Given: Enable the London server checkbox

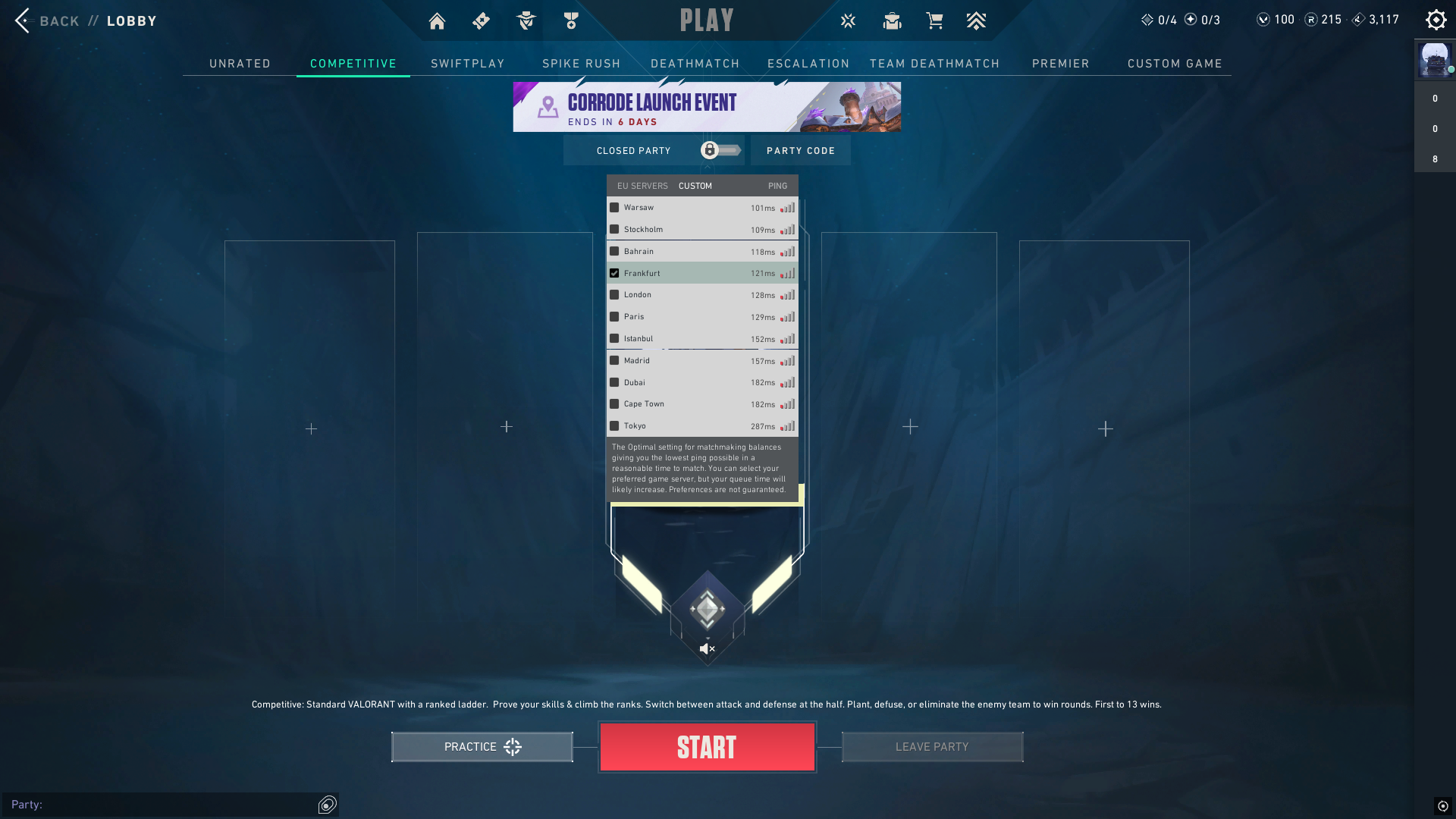Looking at the screenshot, I should point(614,295).
